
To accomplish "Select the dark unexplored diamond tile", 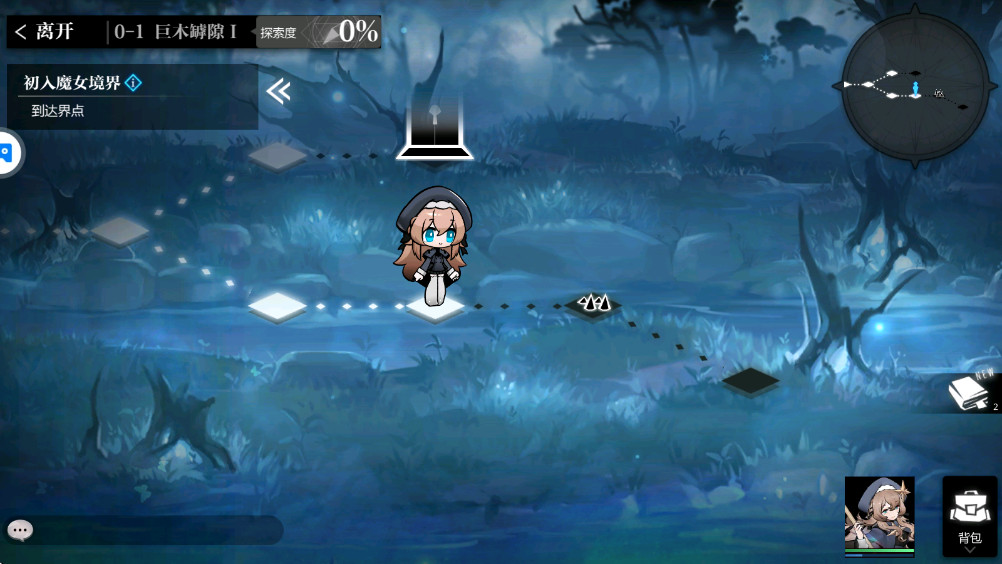I will [x=750, y=380].
